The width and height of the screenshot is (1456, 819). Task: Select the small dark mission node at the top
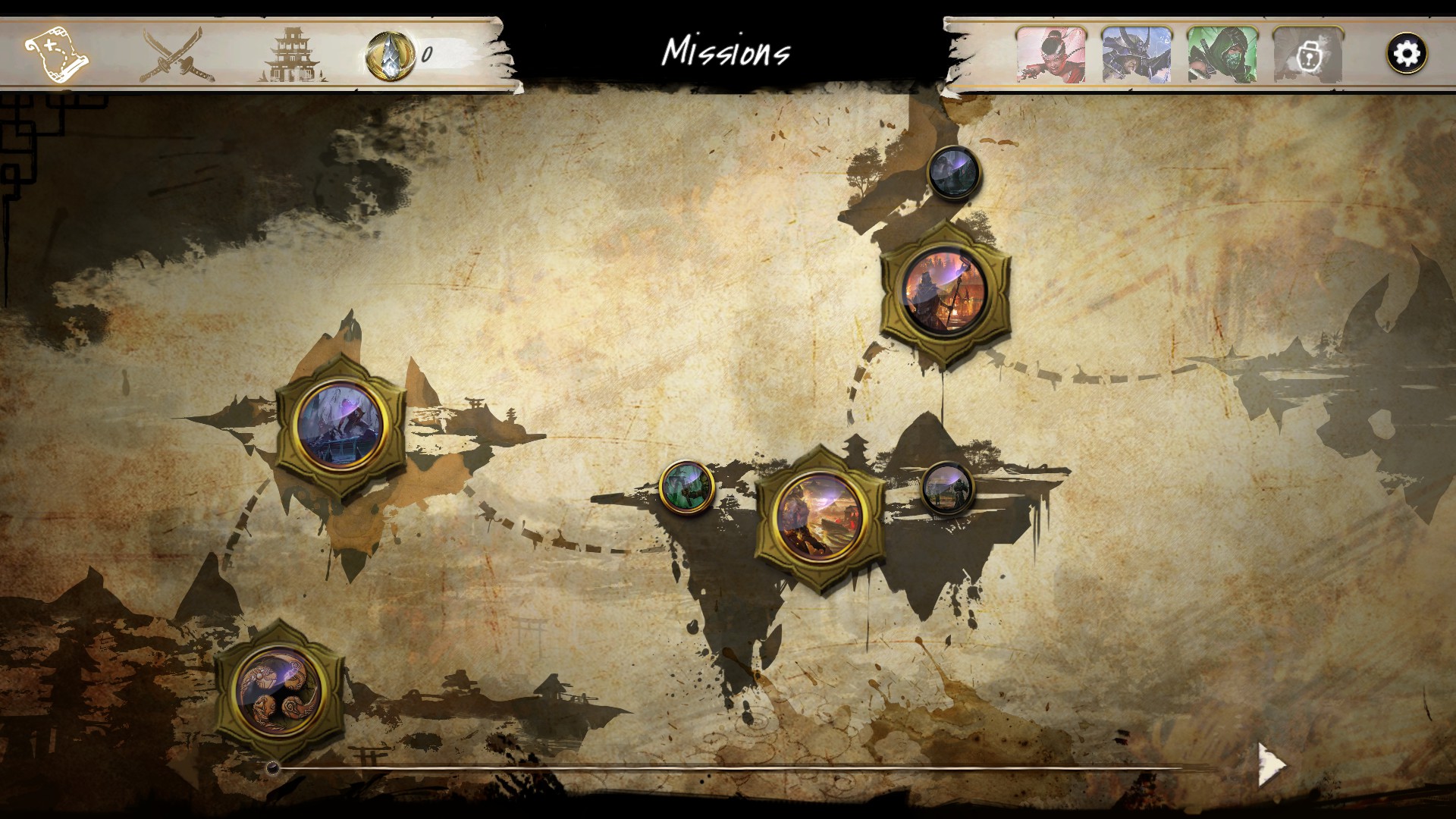click(954, 173)
